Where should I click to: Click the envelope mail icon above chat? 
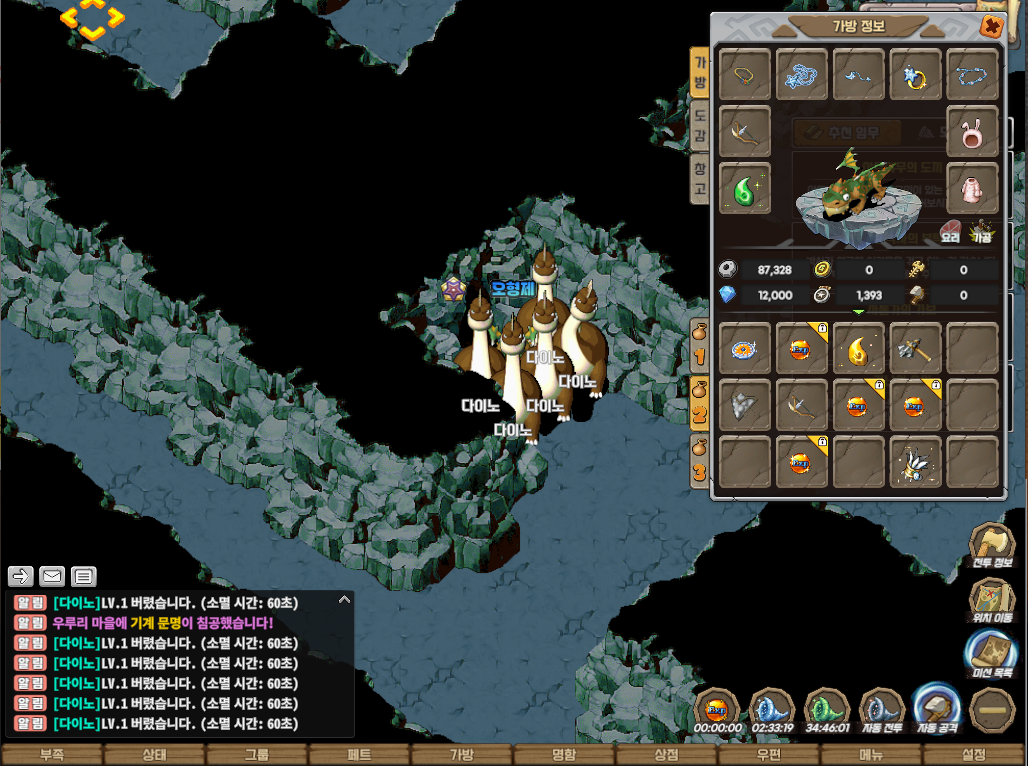[52, 576]
